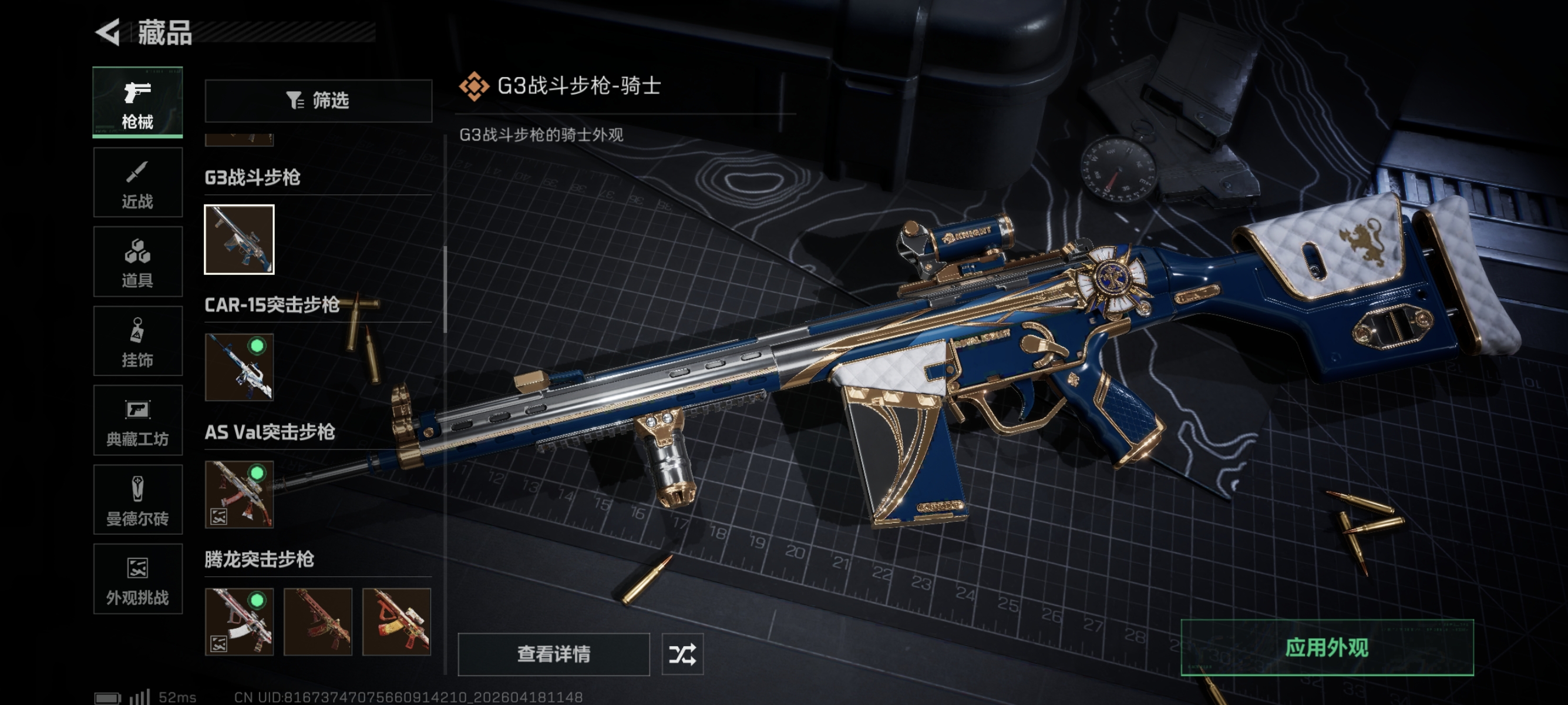
Task: Apply the skin with 应用外观
Action: point(1327,648)
